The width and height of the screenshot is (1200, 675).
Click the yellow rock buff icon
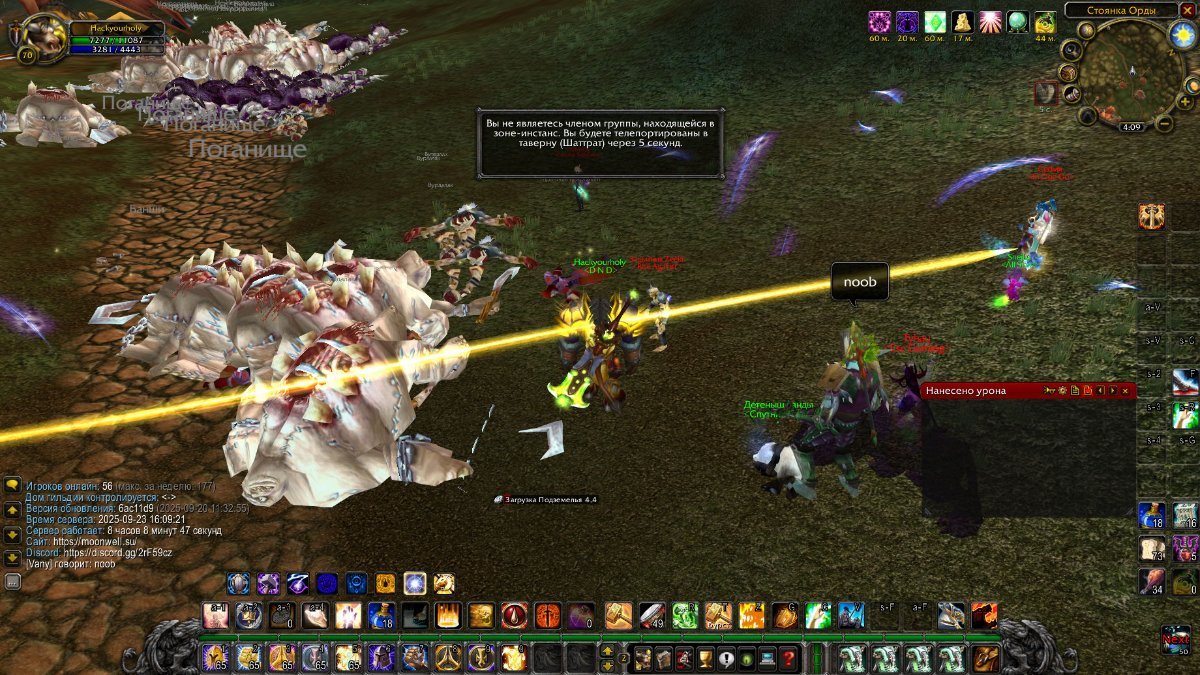coord(962,22)
